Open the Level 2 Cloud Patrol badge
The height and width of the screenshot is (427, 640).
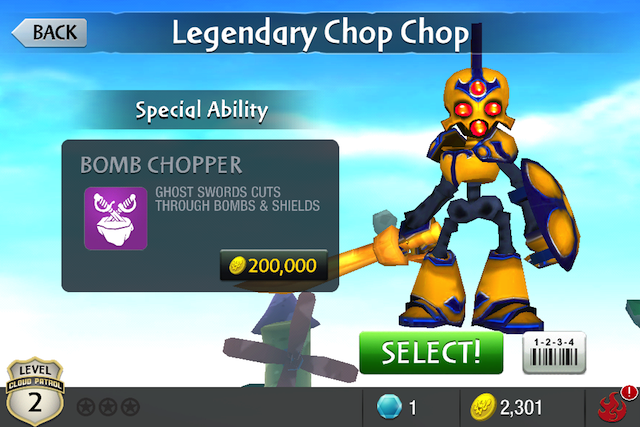pos(35,393)
